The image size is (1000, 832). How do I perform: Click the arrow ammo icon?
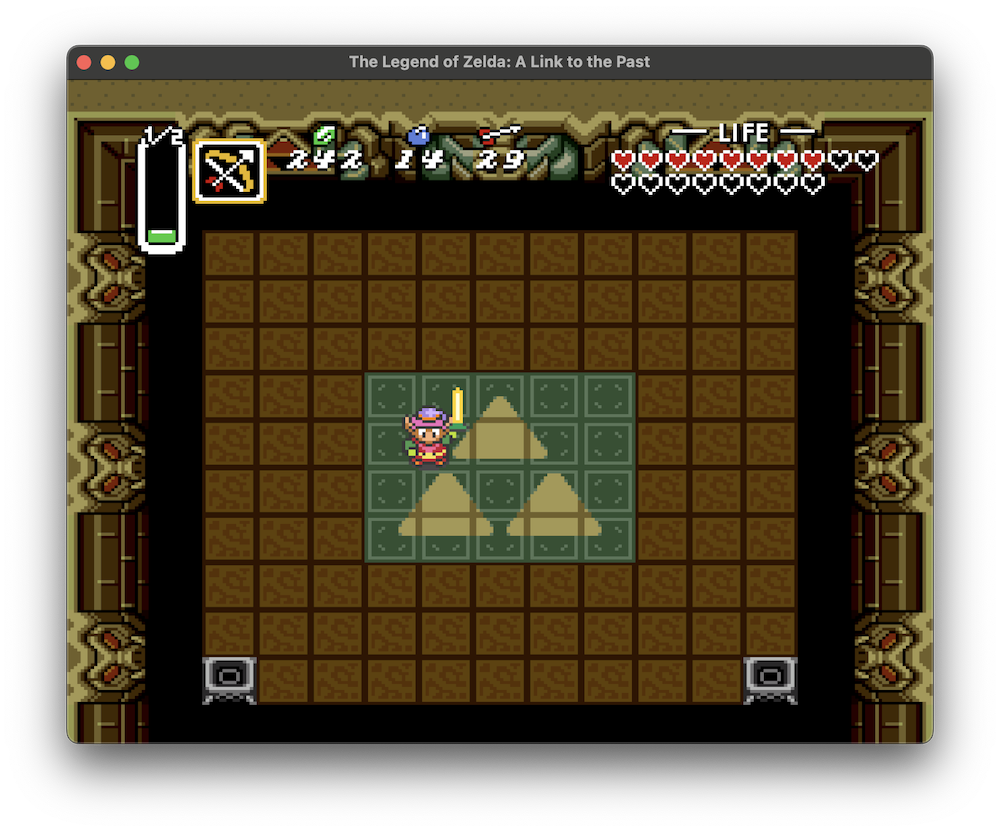(499, 134)
